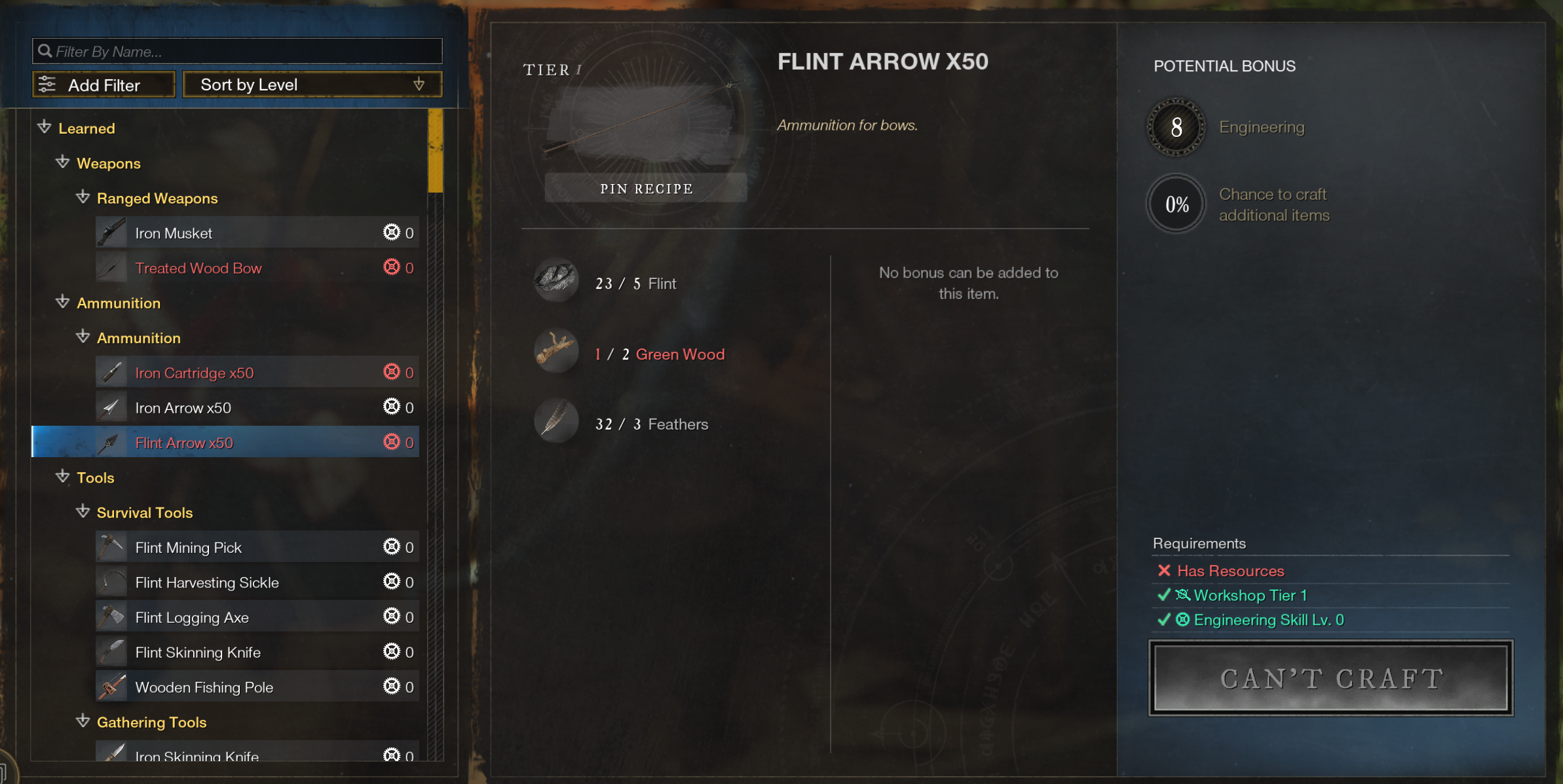Click the magnifier icon in the filter field
The height and width of the screenshot is (784, 1563).
click(x=45, y=50)
